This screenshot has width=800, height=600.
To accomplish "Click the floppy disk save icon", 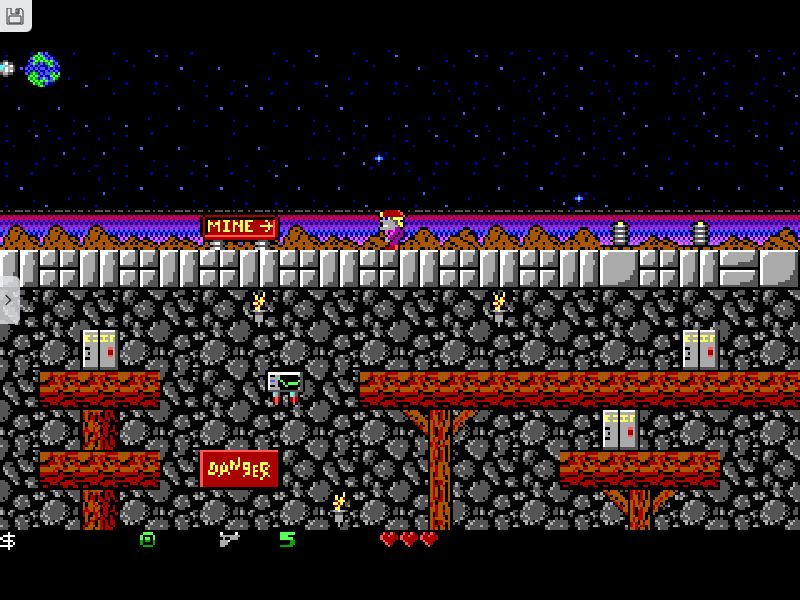I will tap(14, 15).
